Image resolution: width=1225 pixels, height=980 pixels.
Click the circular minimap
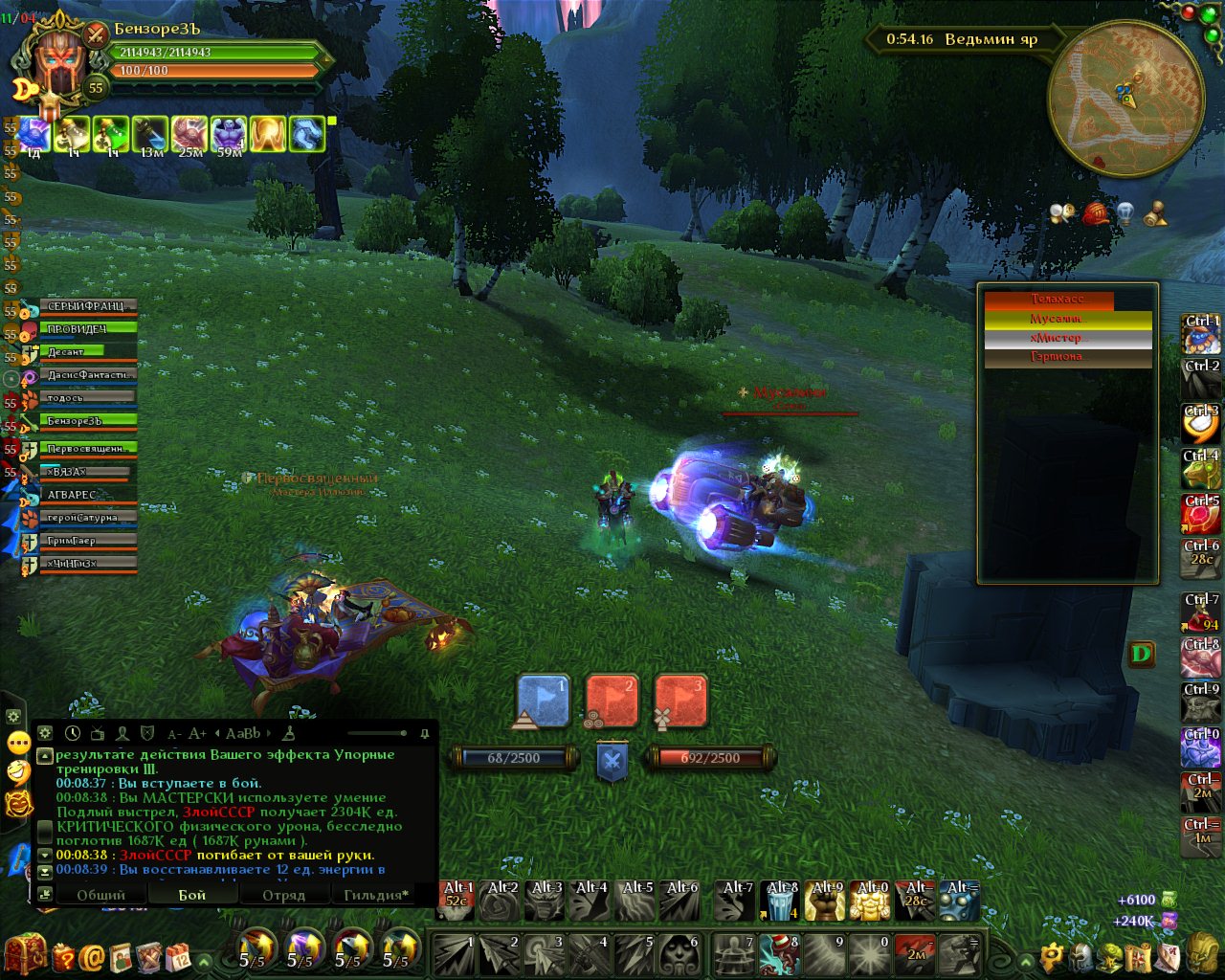pyautogui.click(x=1125, y=98)
